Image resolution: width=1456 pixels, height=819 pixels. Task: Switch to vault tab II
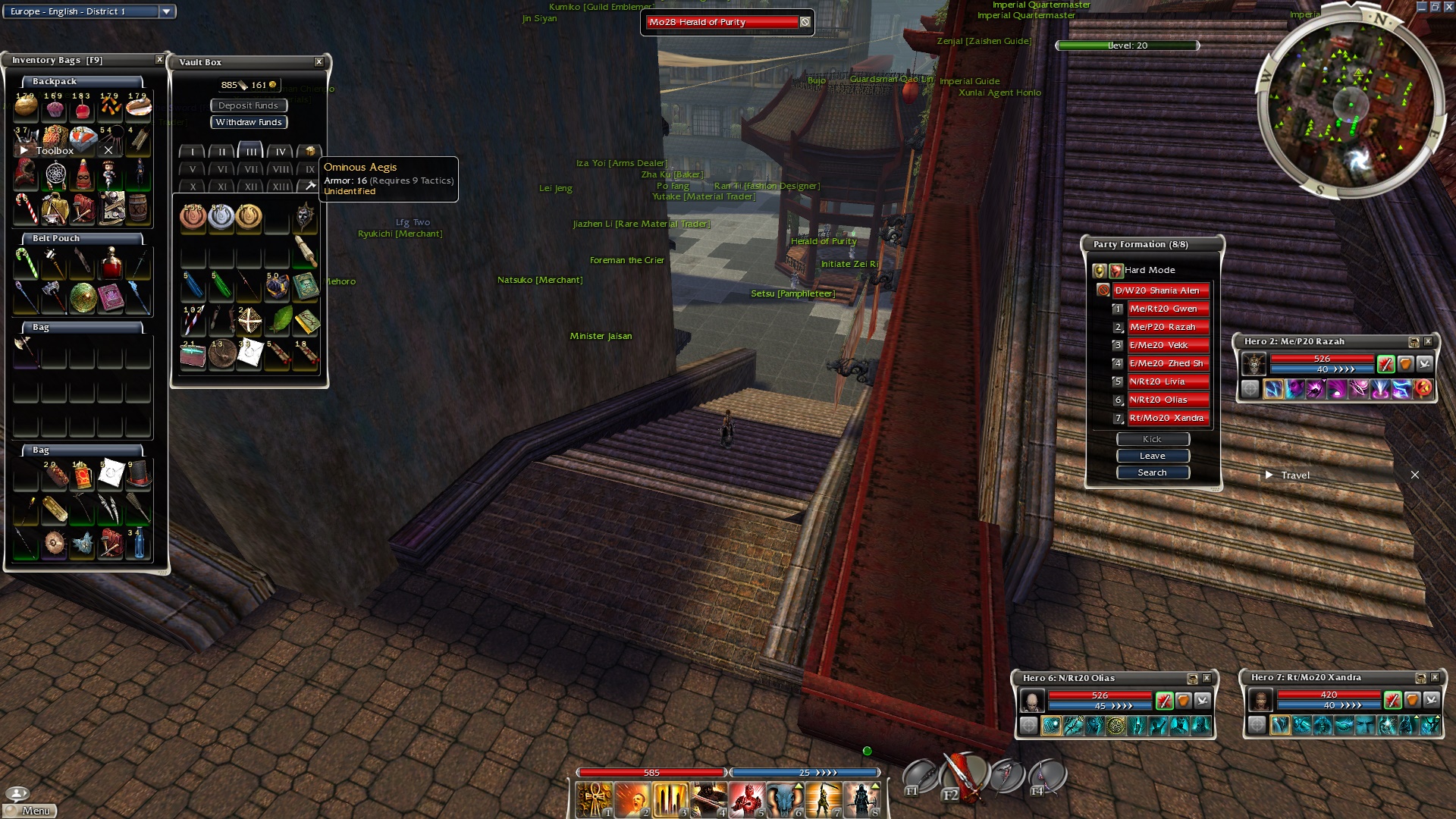pos(221,152)
